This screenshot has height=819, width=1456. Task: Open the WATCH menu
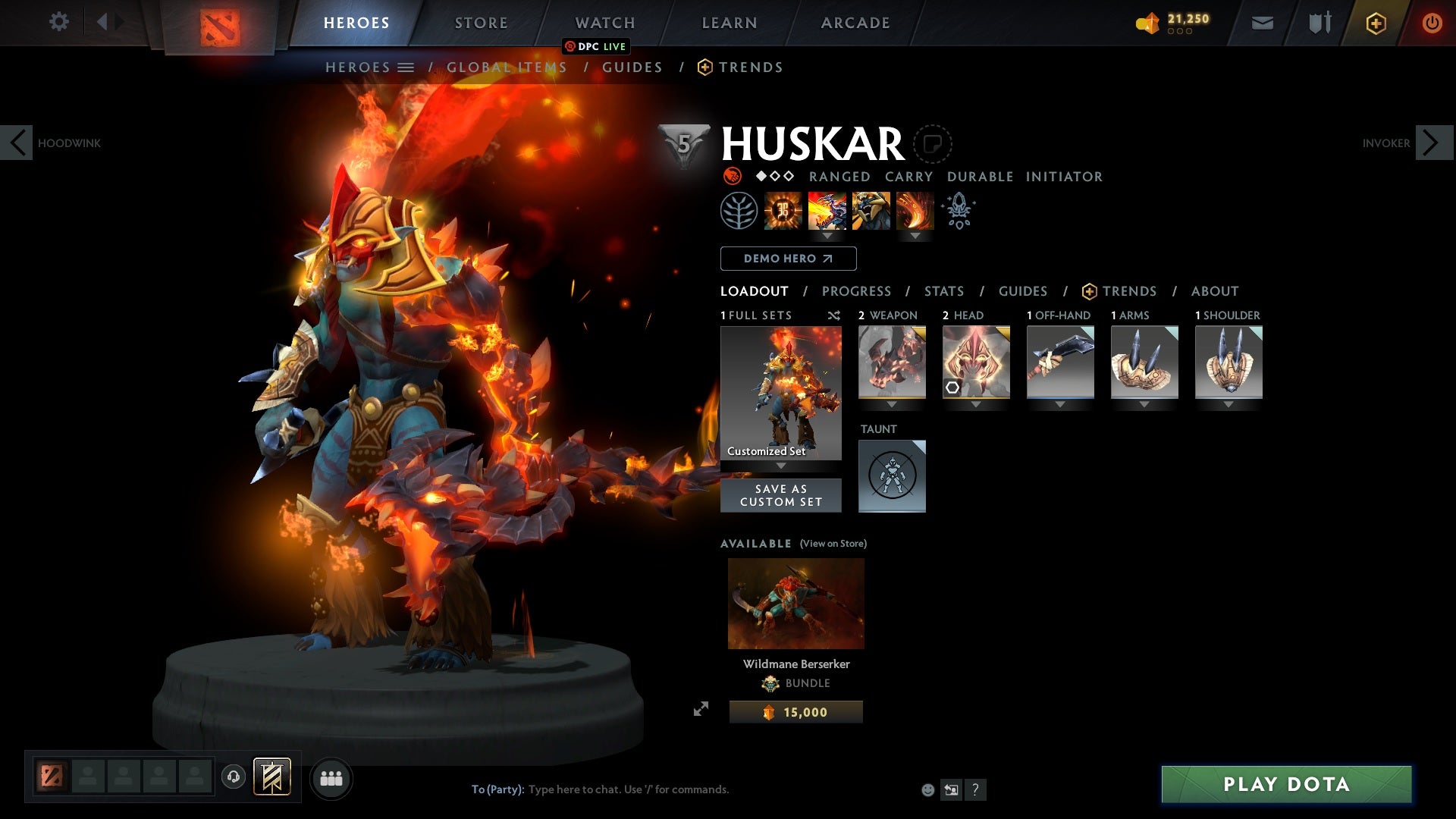[x=605, y=22]
